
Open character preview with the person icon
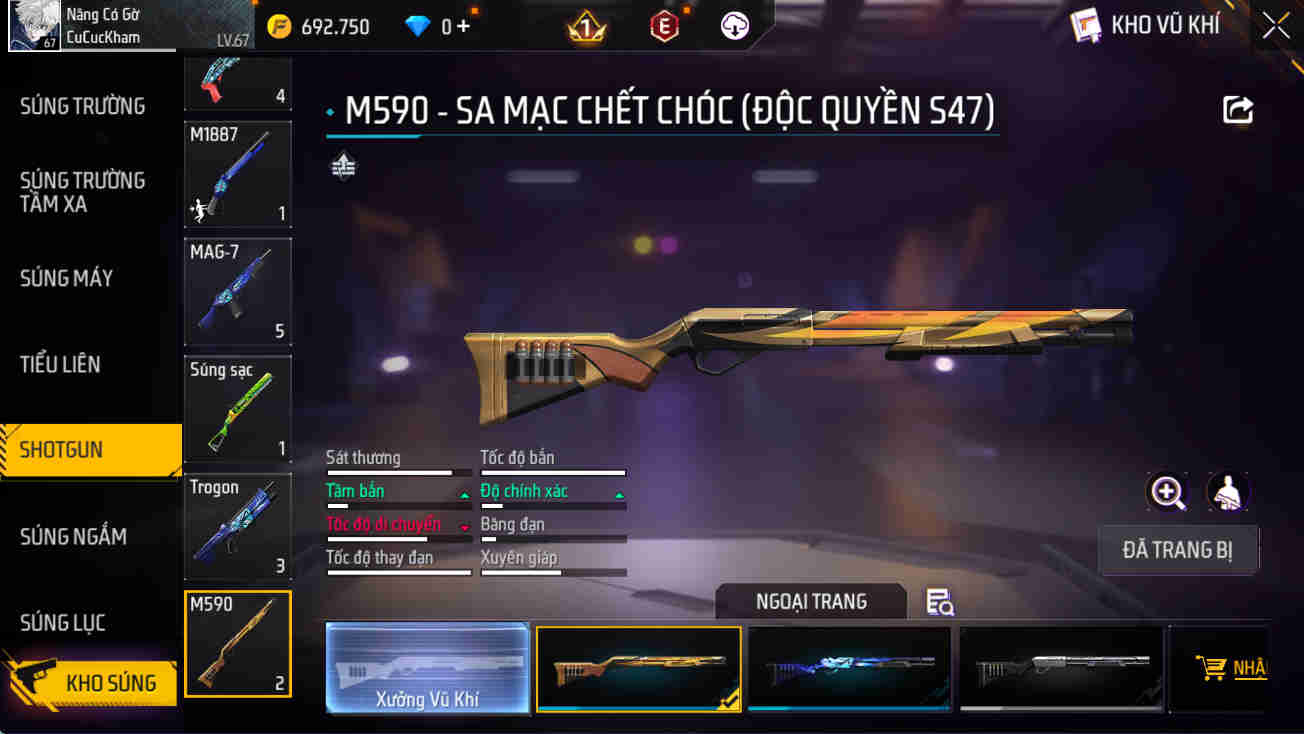[x=1228, y=492]
